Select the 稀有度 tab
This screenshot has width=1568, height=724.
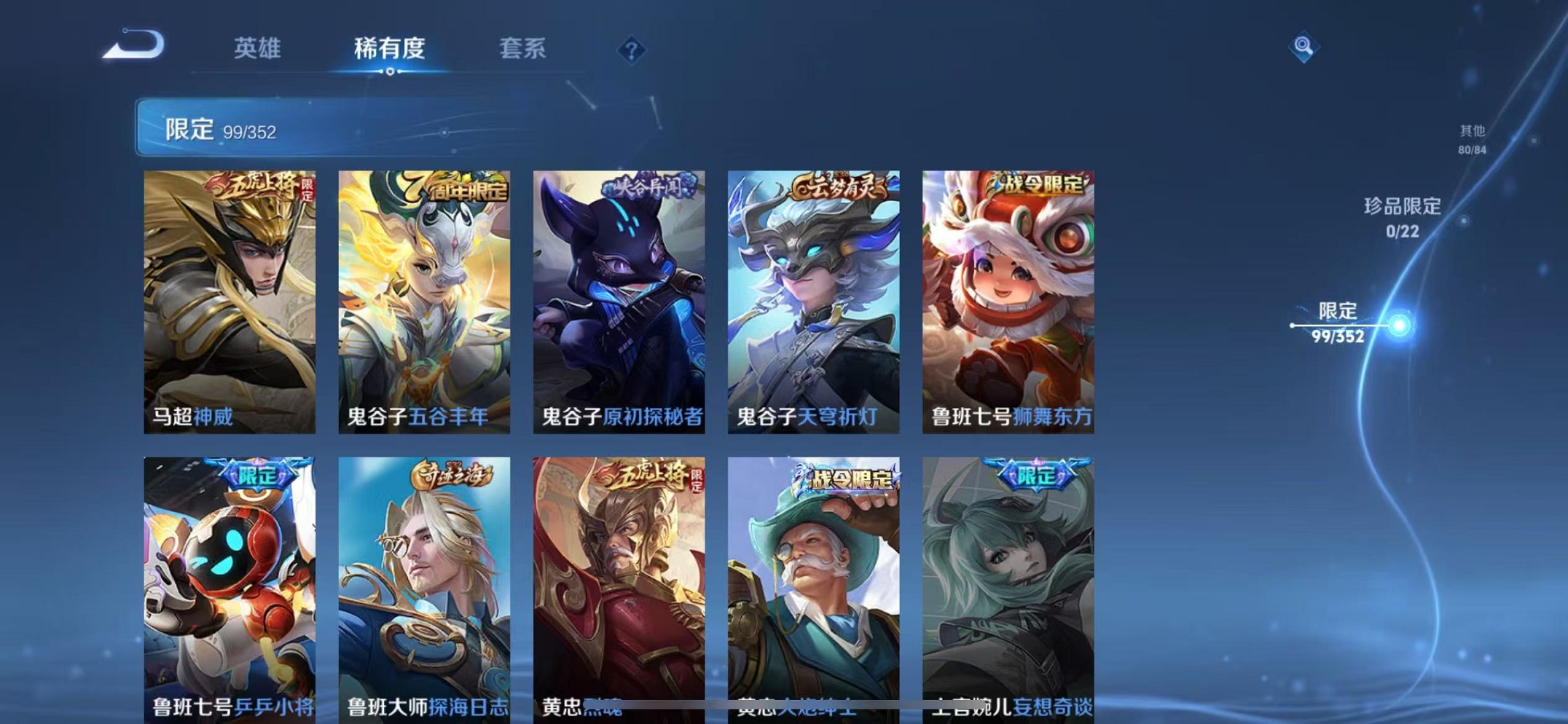tap(388, 49)
